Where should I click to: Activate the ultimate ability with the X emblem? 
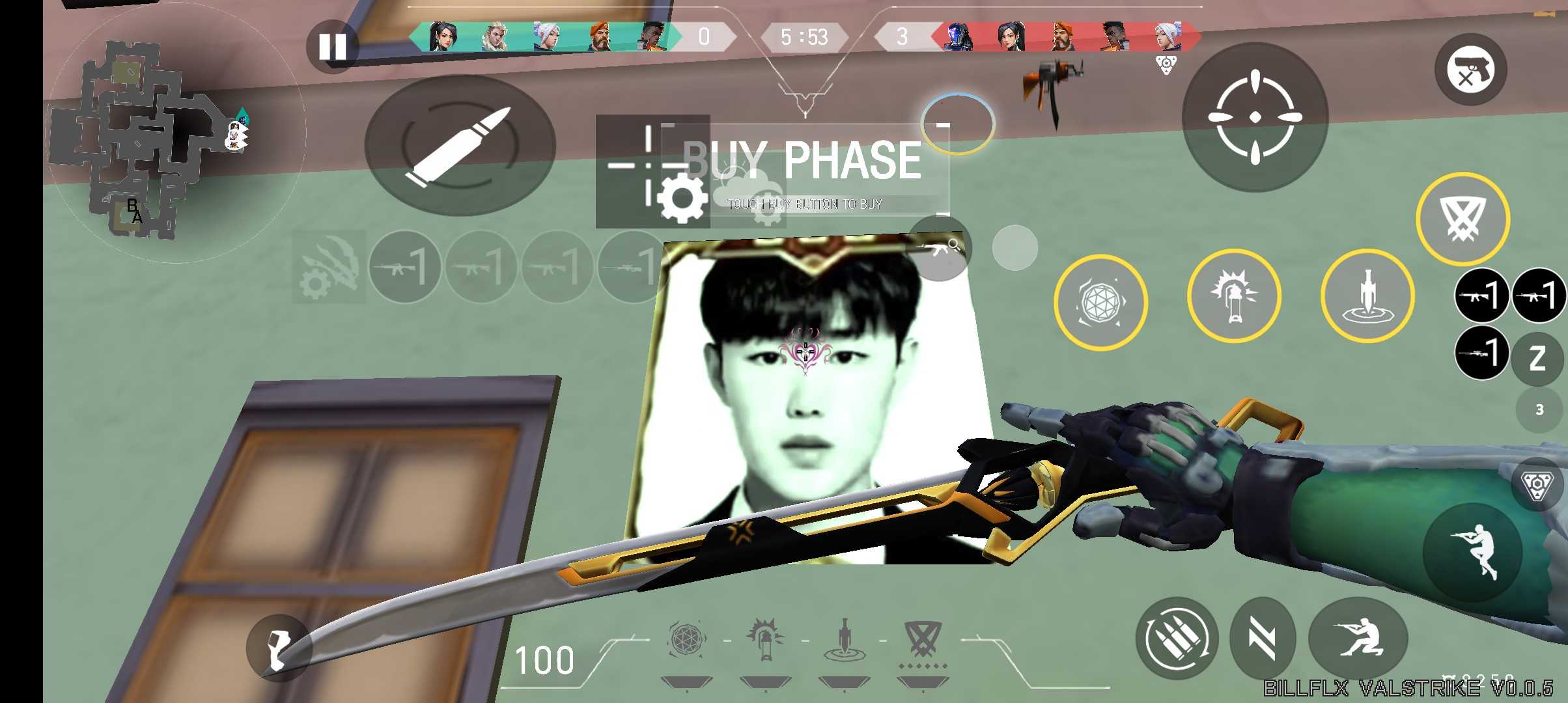(1463, 219)
